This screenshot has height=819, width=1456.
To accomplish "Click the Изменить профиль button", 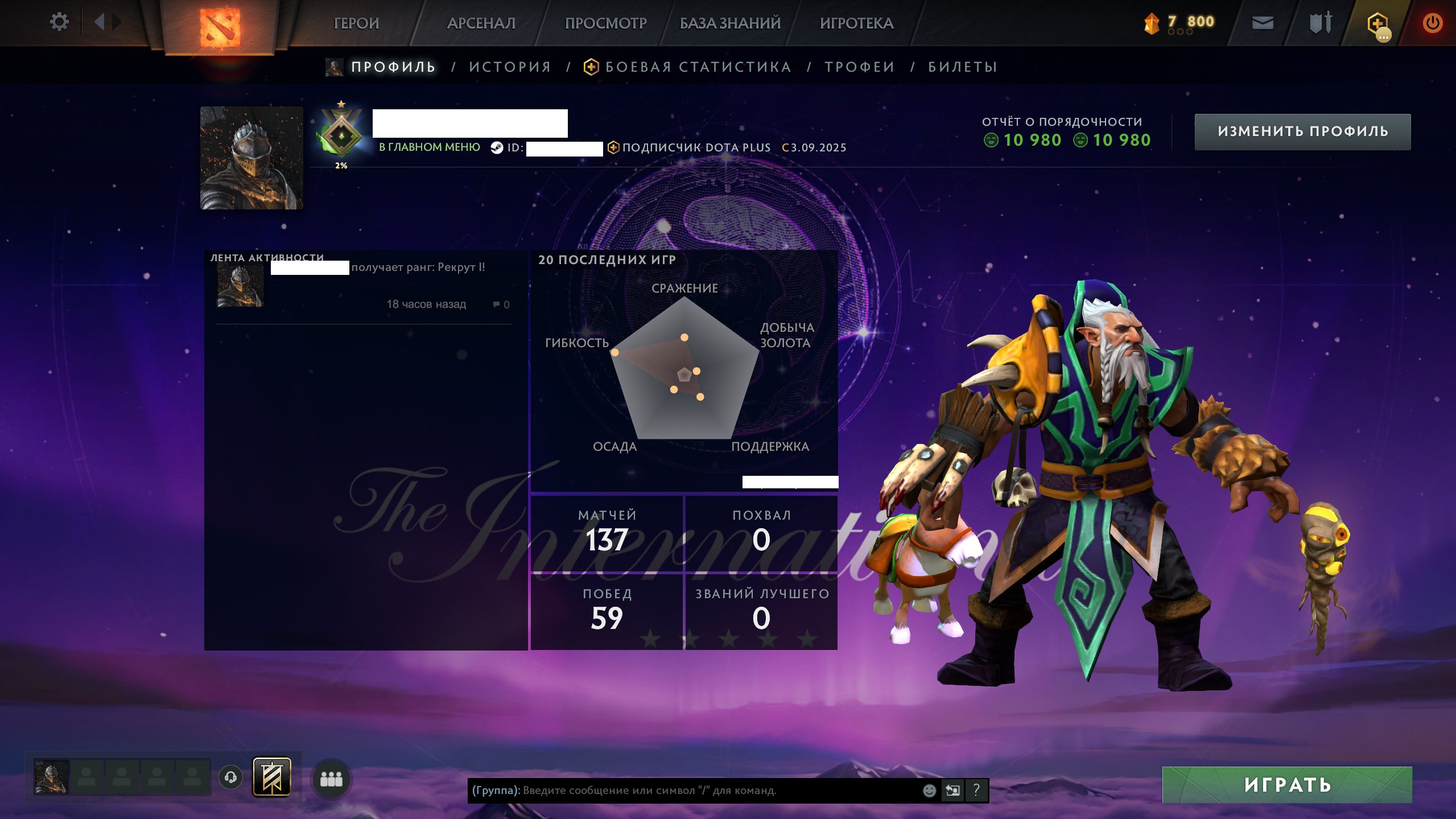I will 1302,131.
